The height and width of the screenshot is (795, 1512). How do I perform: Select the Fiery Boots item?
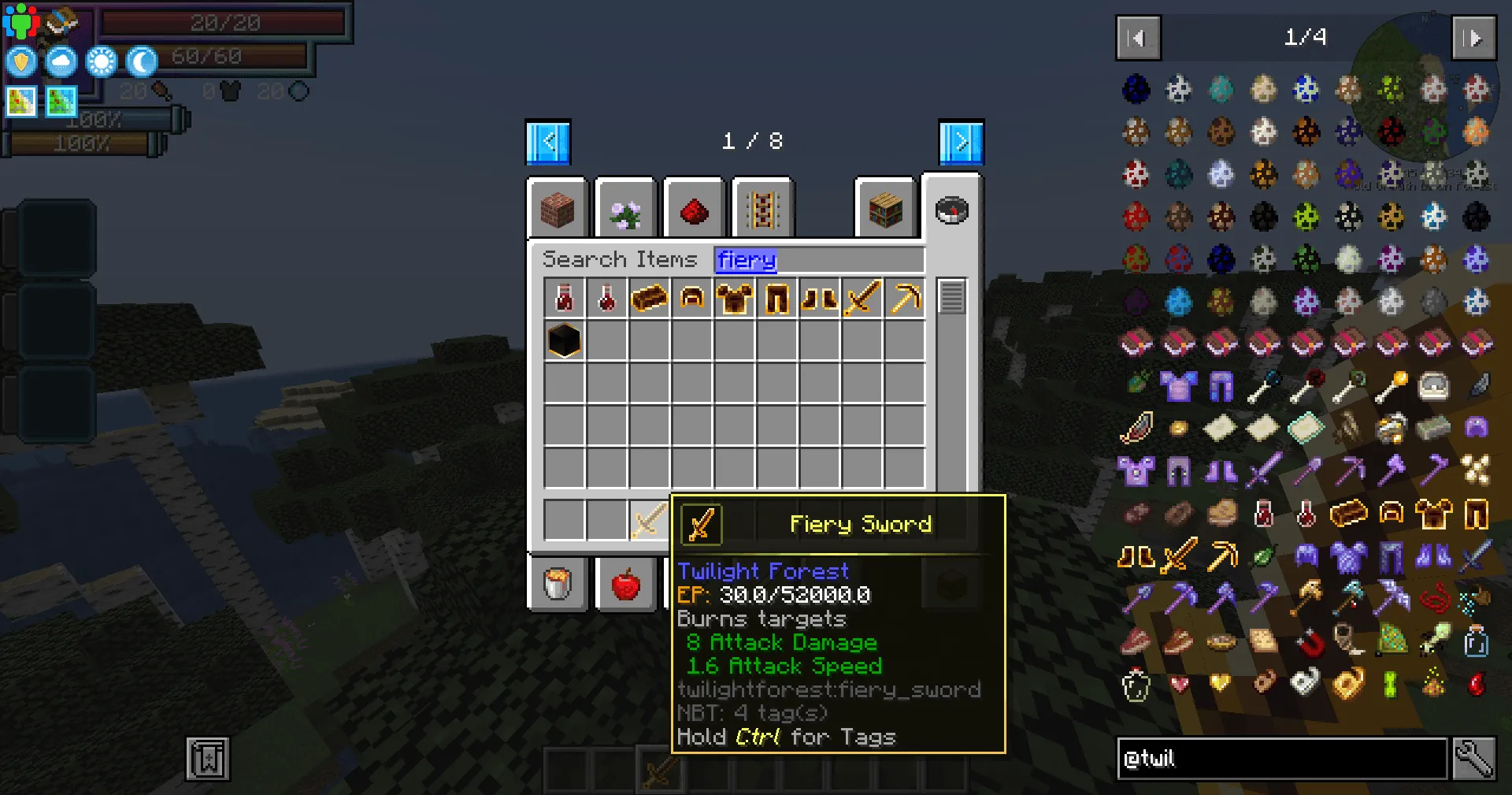819,298
